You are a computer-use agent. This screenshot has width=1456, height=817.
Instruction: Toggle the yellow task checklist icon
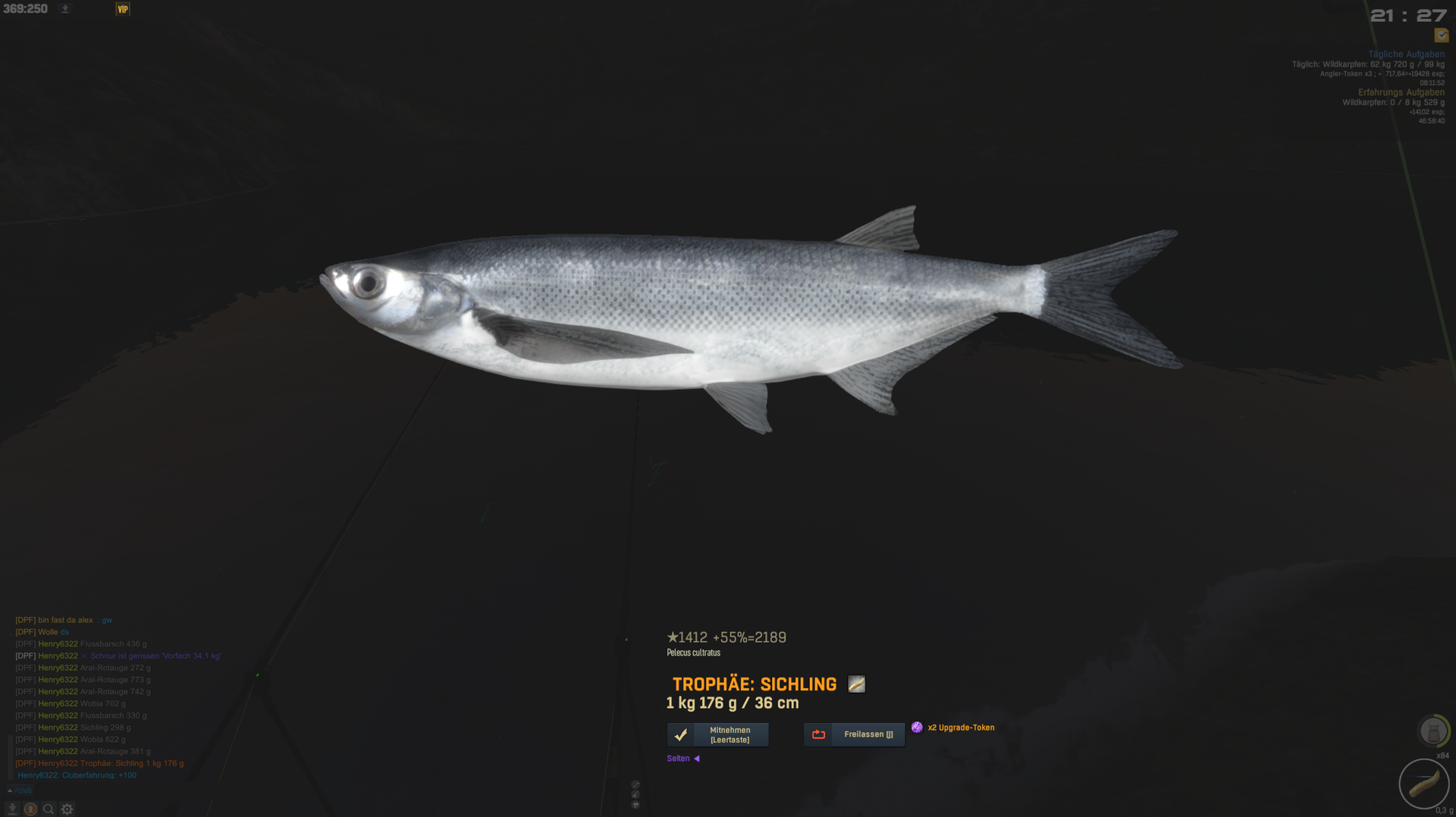(x=1441, y=36)
